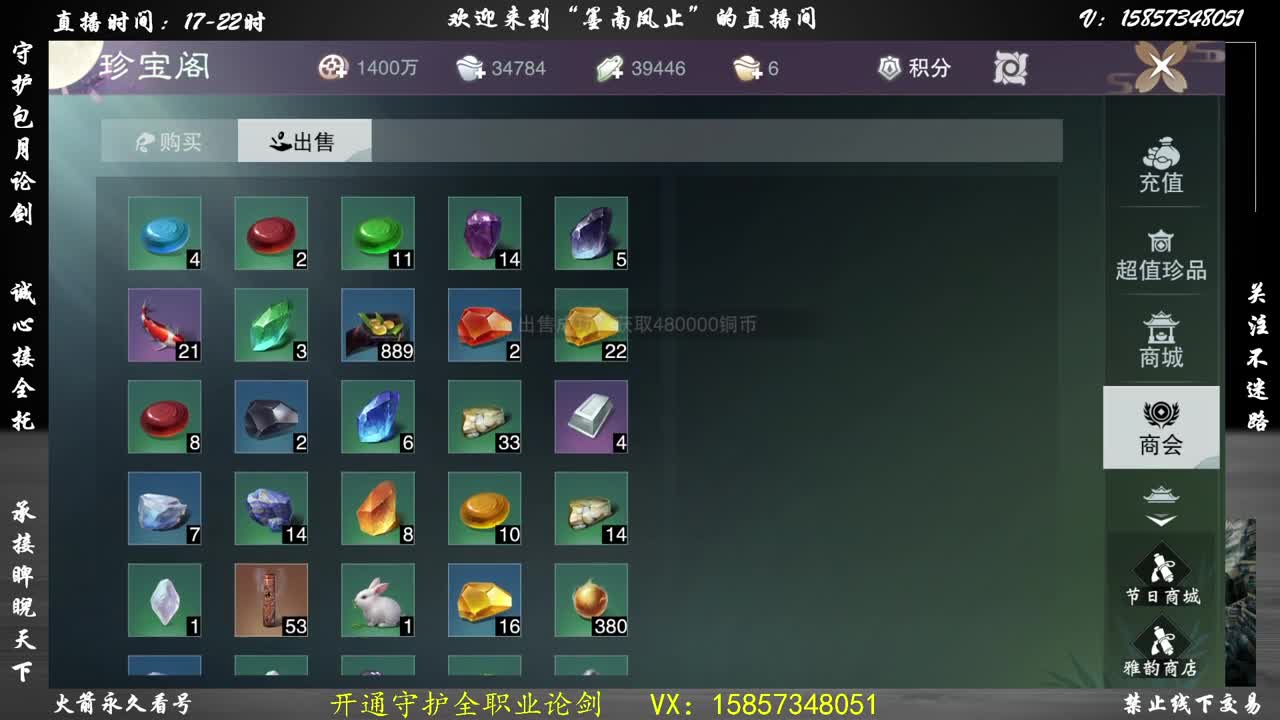Select the 出售 sell tab
This screenshot has width=1280, height=720.
303,141
